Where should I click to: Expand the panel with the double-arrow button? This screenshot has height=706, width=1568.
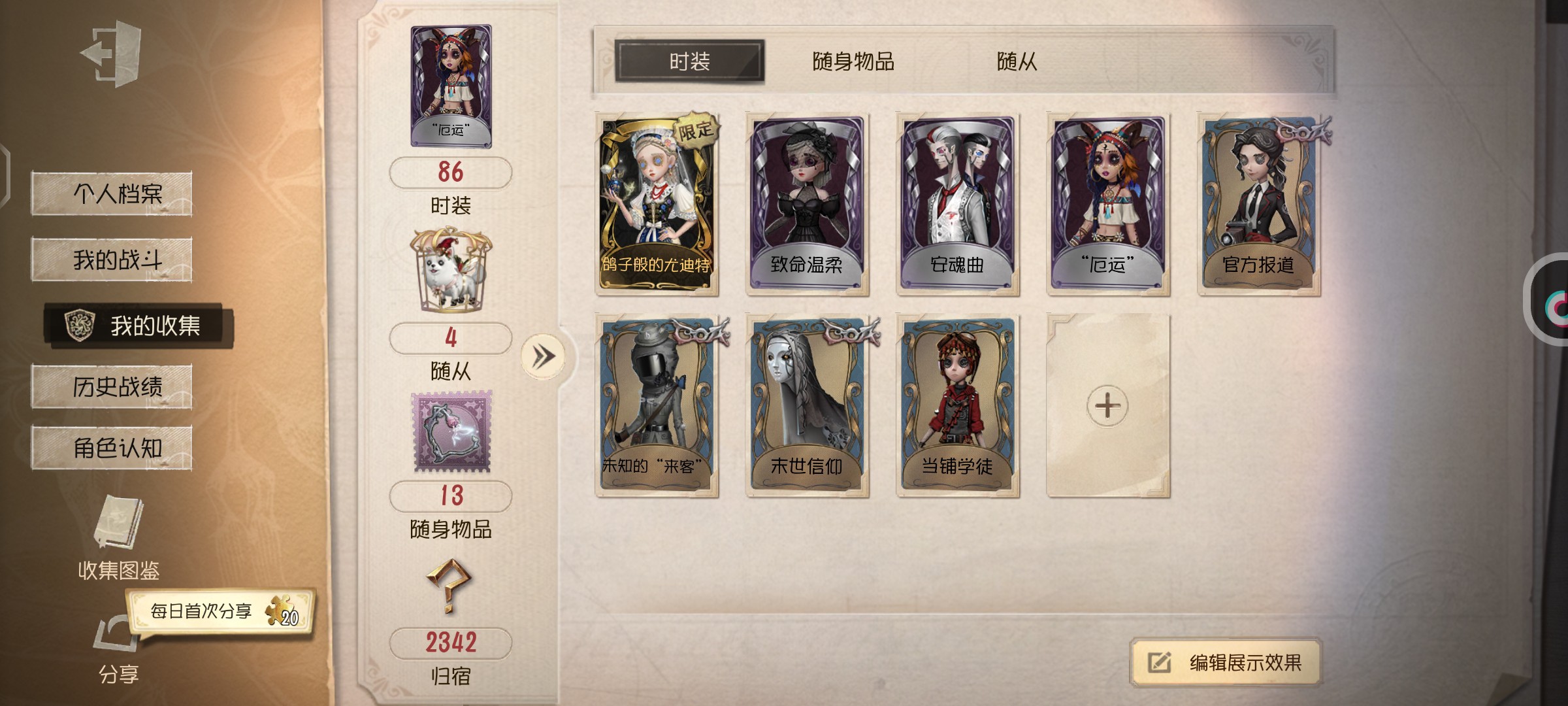[542, 356]
